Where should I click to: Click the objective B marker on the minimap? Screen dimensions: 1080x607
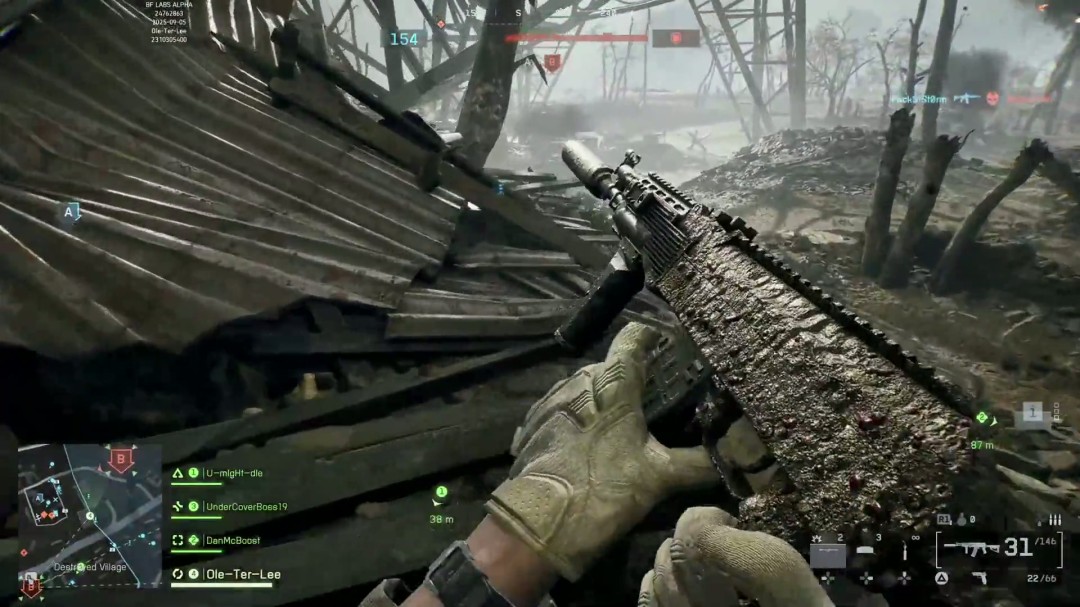[122, 460]
